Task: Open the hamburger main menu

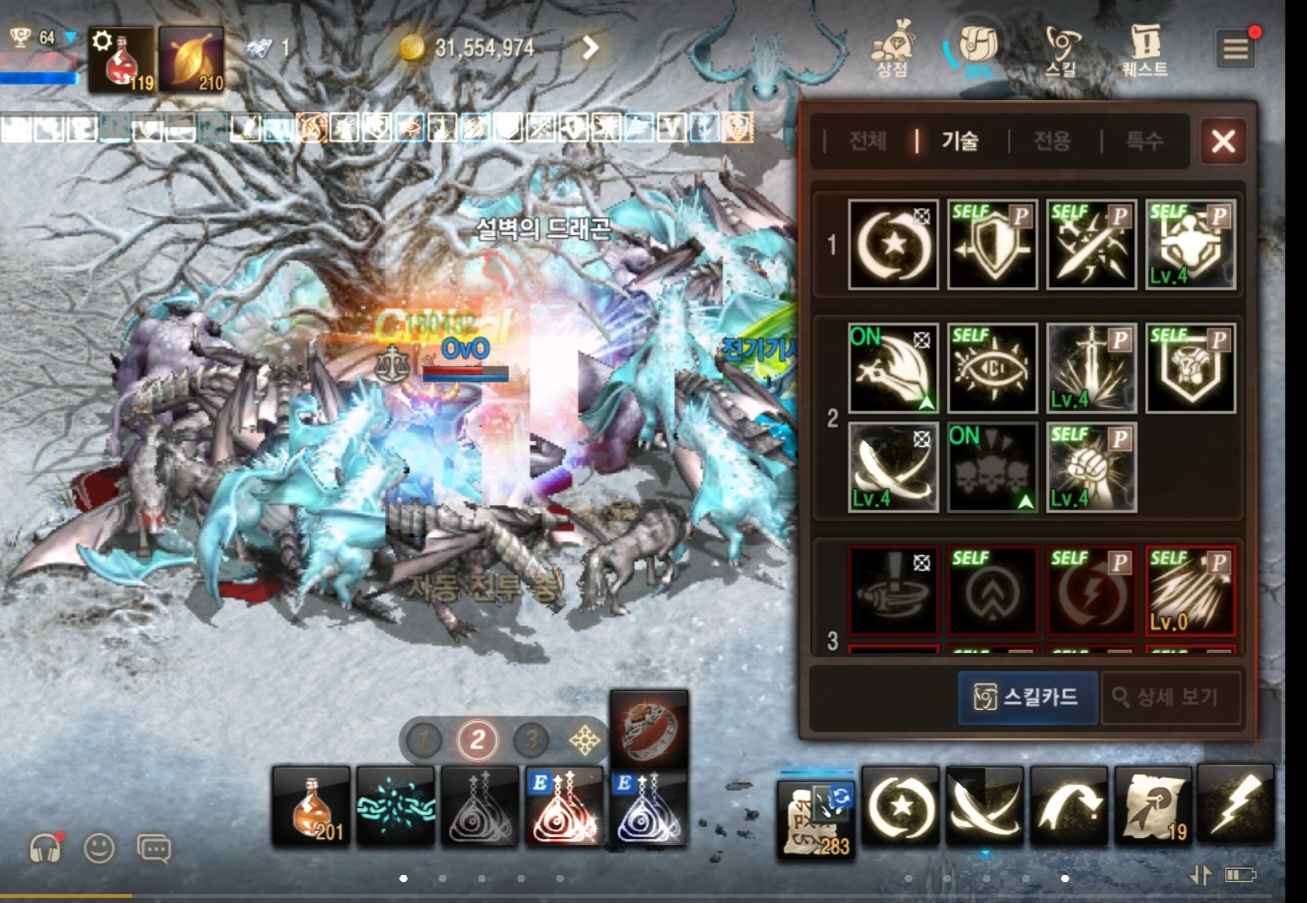Action: 1236,49
